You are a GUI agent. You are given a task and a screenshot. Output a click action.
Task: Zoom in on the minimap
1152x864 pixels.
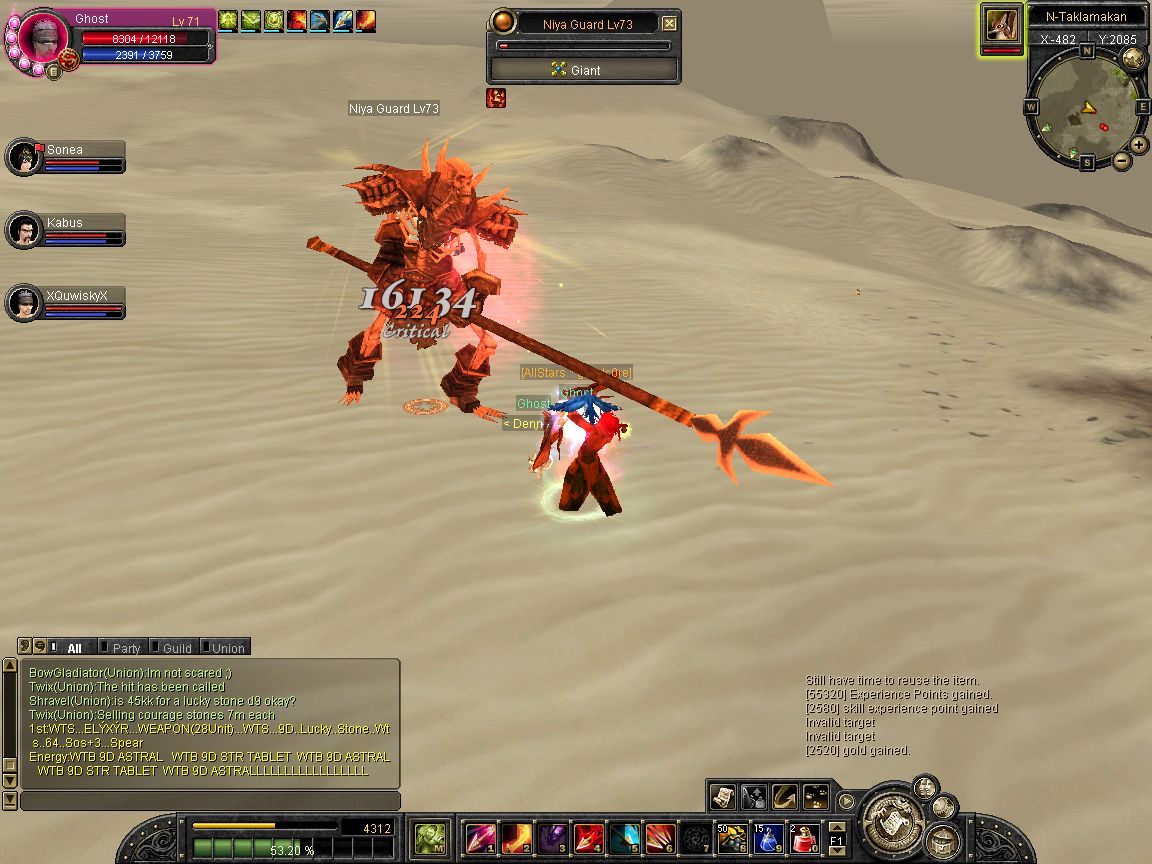tap(1138, 144)
